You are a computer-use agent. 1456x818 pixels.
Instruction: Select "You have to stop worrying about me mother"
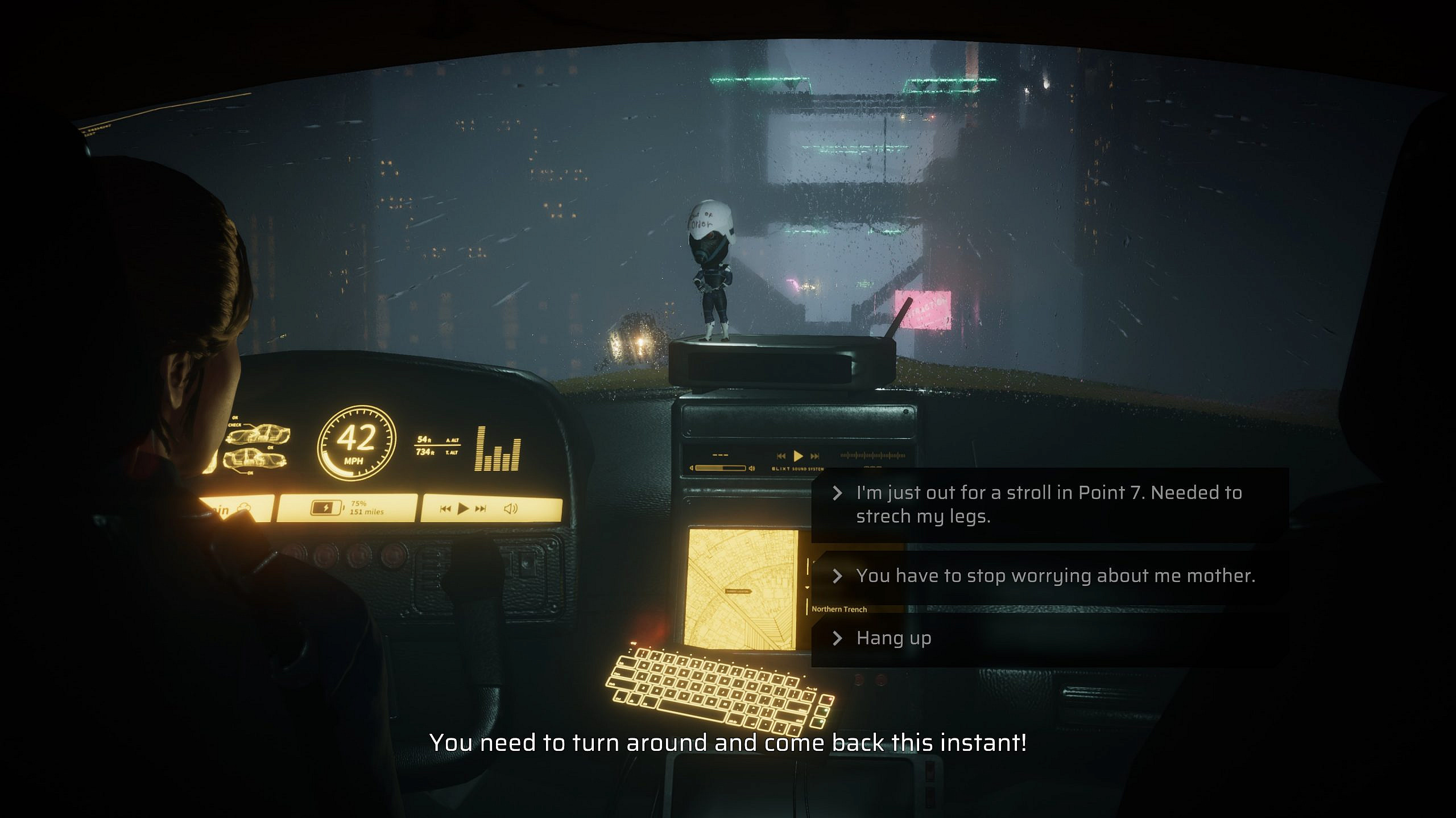[1055, 576]
